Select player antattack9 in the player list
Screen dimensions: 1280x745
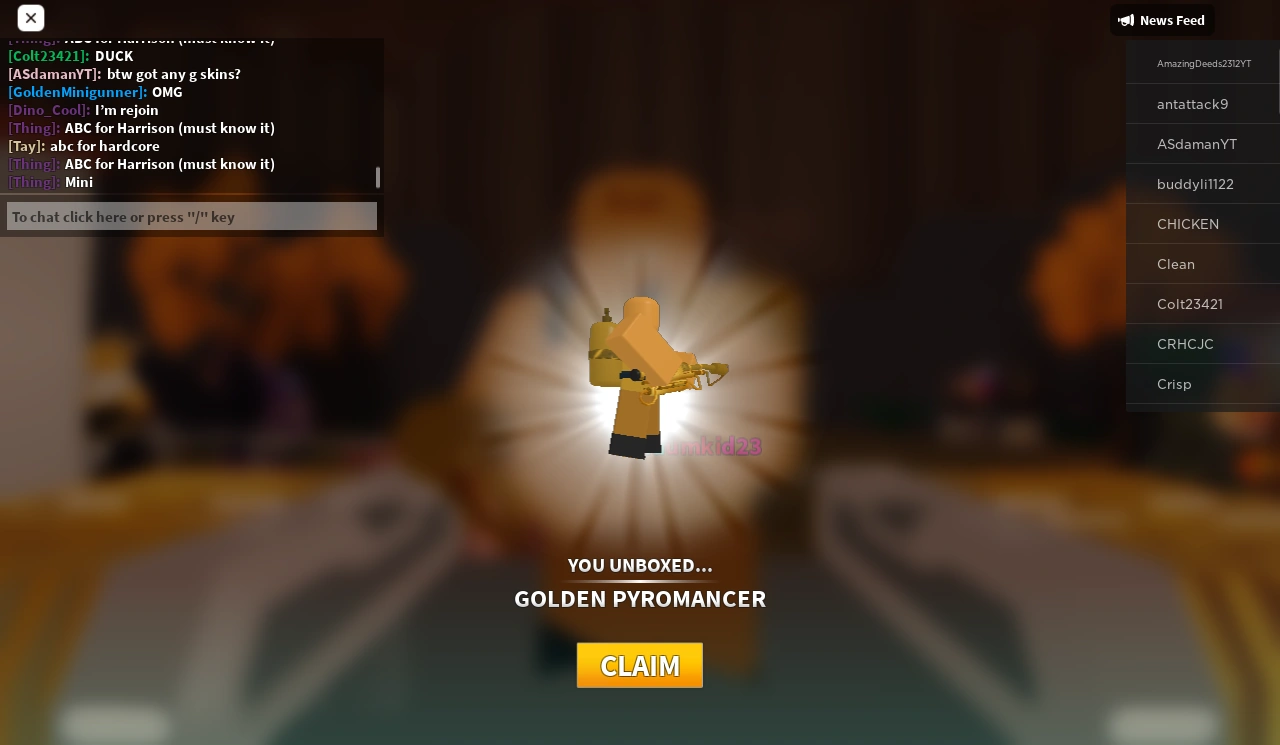click(x=1192, y=104)
